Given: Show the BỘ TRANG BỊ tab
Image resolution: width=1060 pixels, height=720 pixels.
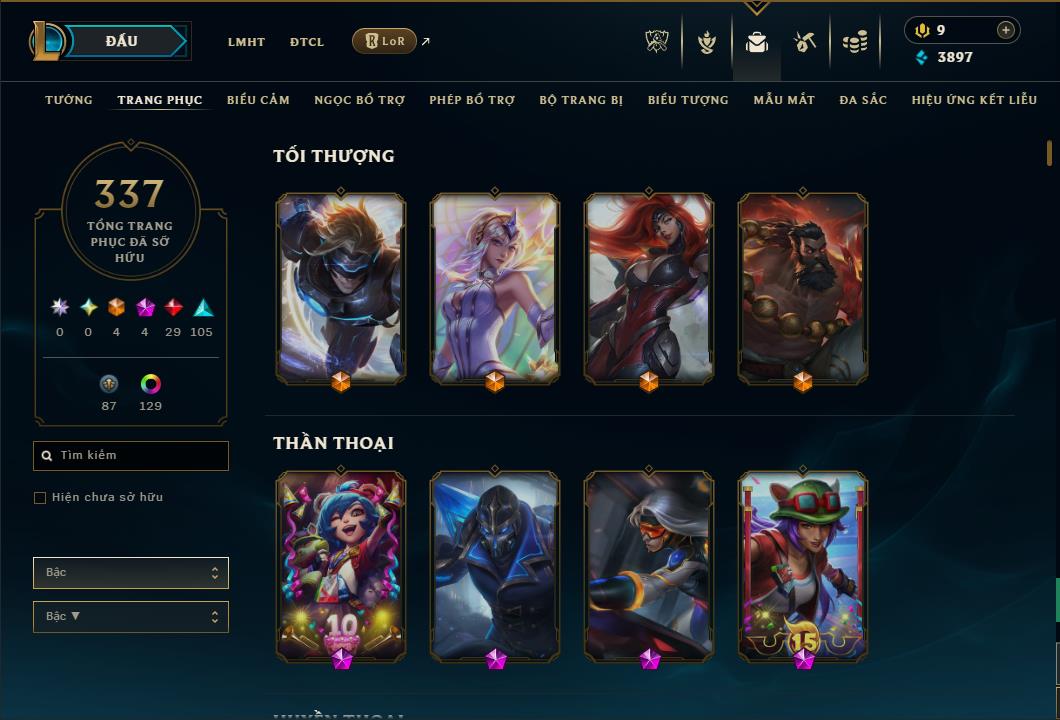Looking at the screenshot, I should point(581,100).
